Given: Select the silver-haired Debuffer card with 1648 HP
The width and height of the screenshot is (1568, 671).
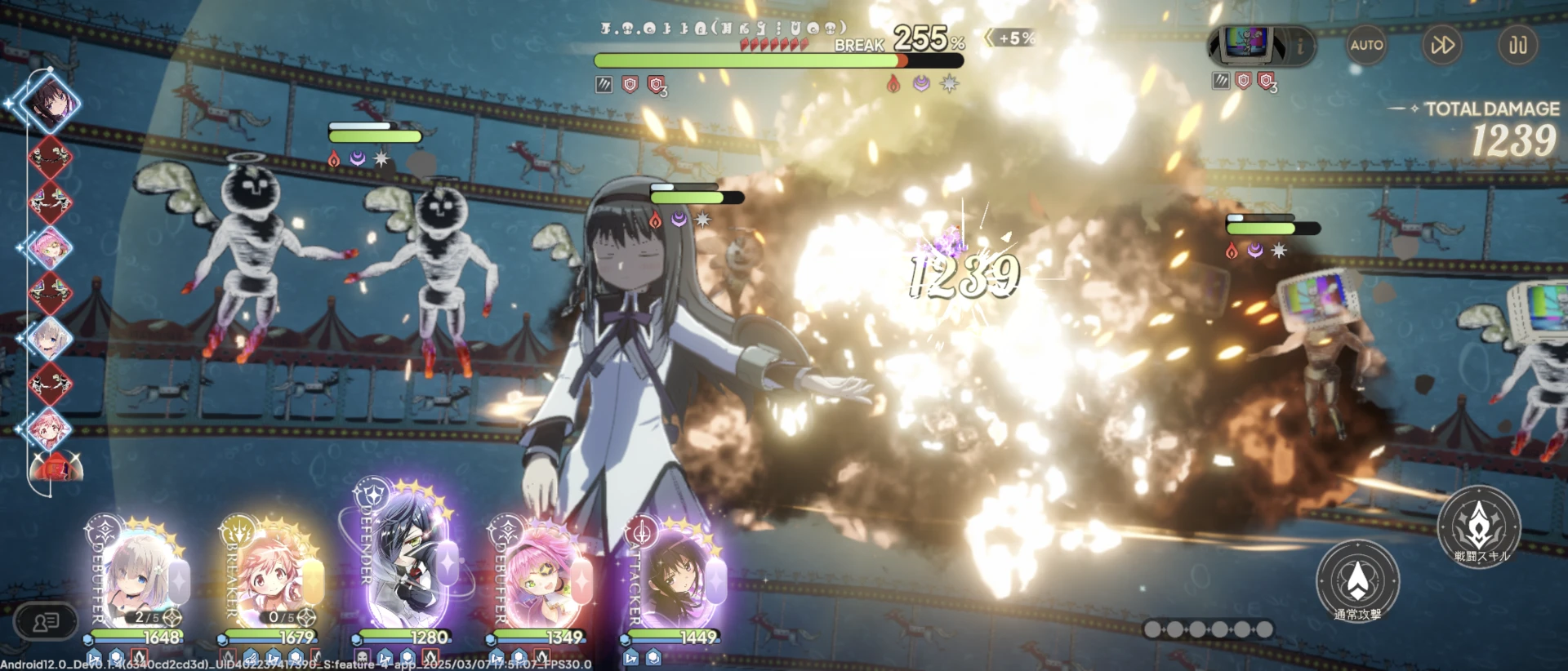Looking at the screenshot, I should click(x=139, y=575).
